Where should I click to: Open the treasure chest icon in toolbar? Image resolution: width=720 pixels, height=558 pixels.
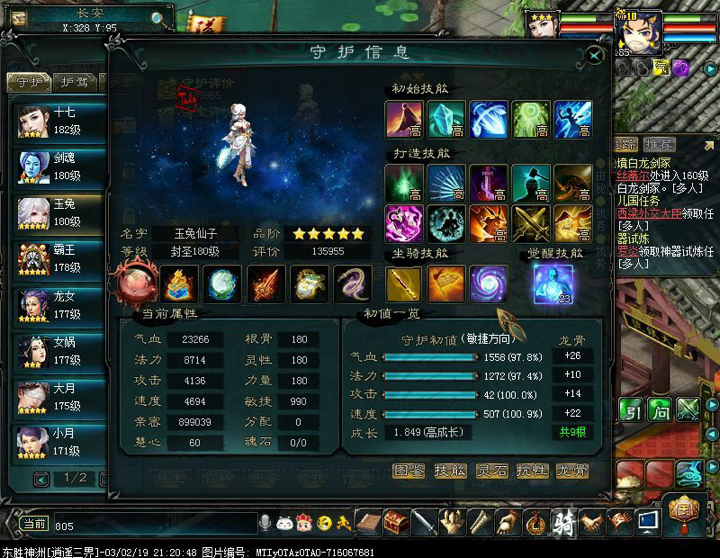[x=396, y=522]
